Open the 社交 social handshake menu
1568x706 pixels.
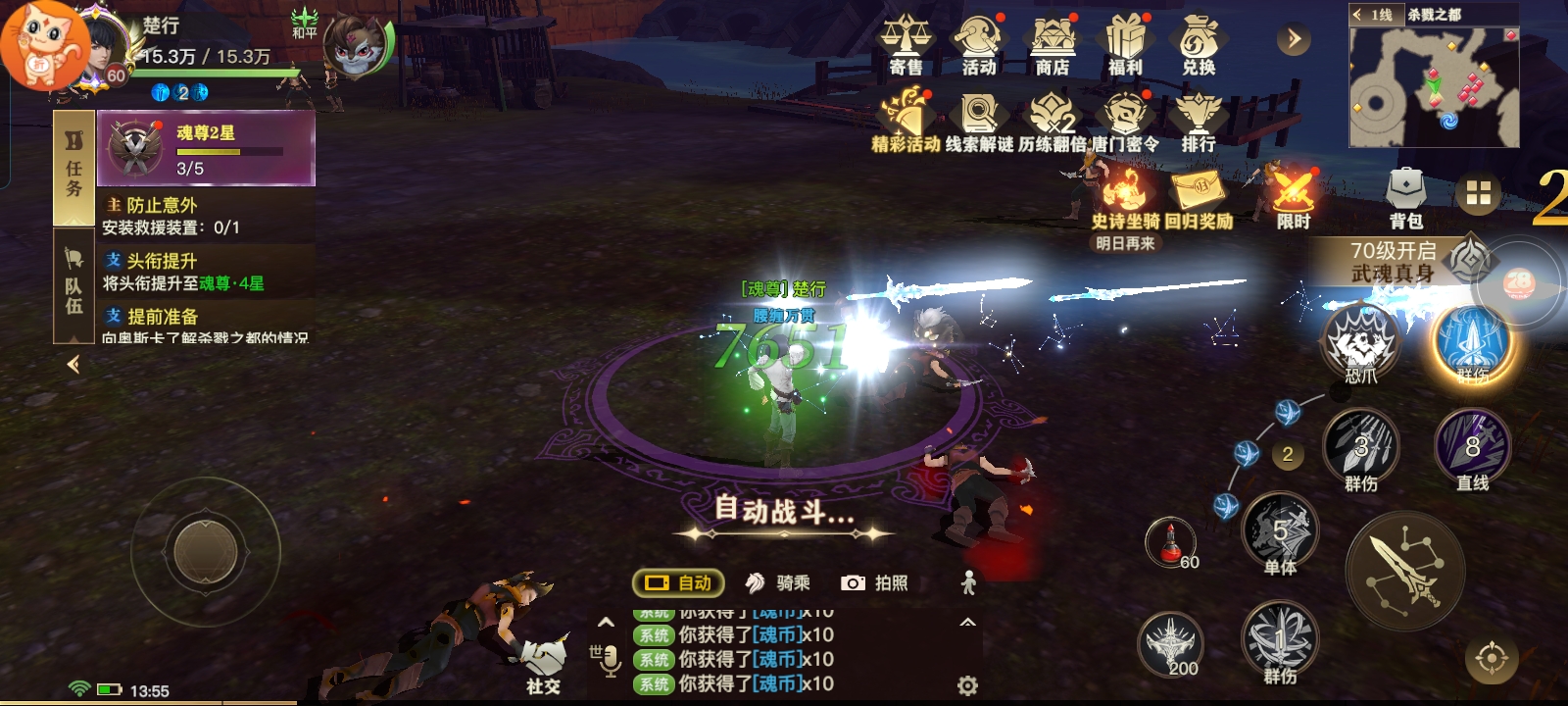pos(543,665)
